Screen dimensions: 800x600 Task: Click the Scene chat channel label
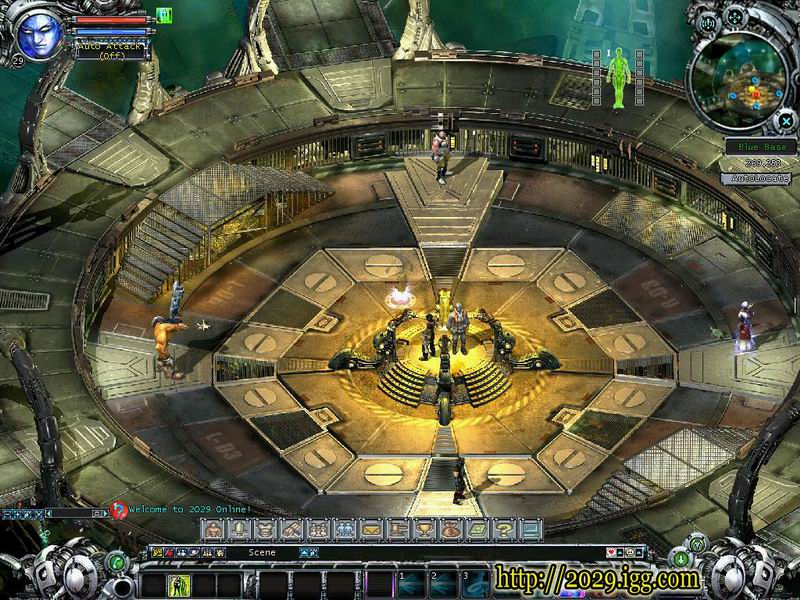tap(262, 552)
